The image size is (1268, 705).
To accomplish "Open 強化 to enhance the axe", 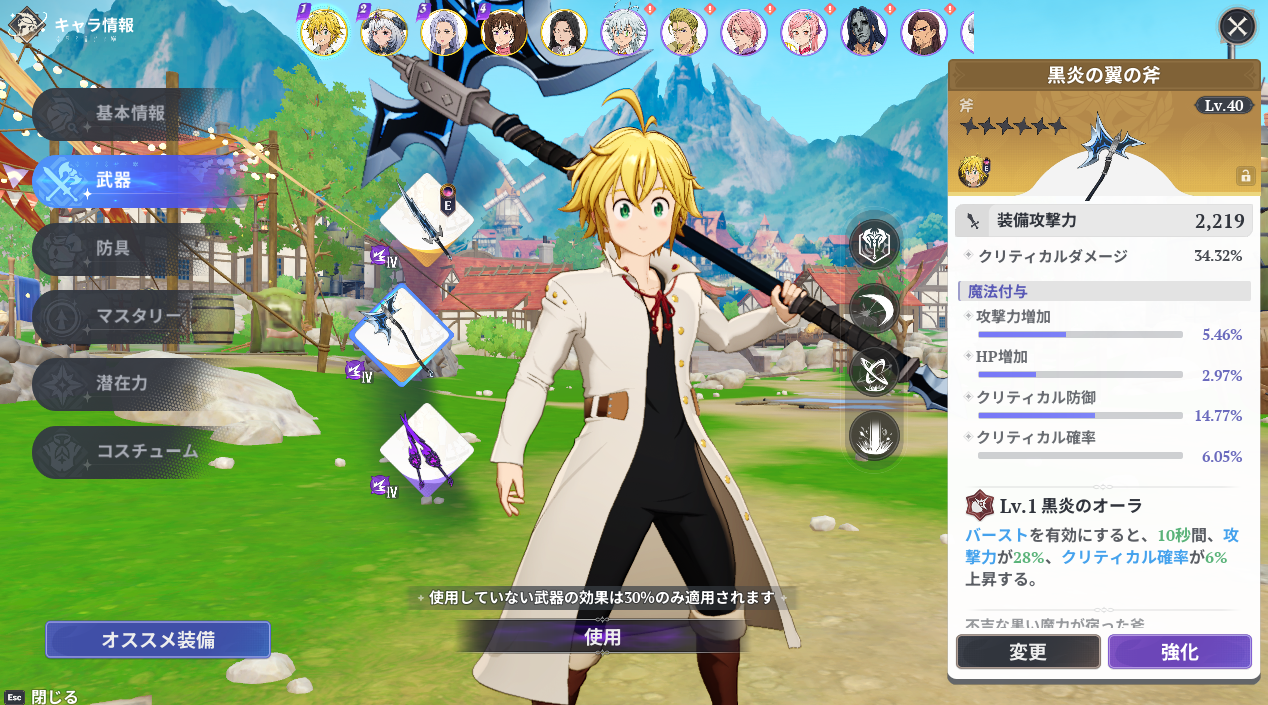I will (x=1179, y=652).
